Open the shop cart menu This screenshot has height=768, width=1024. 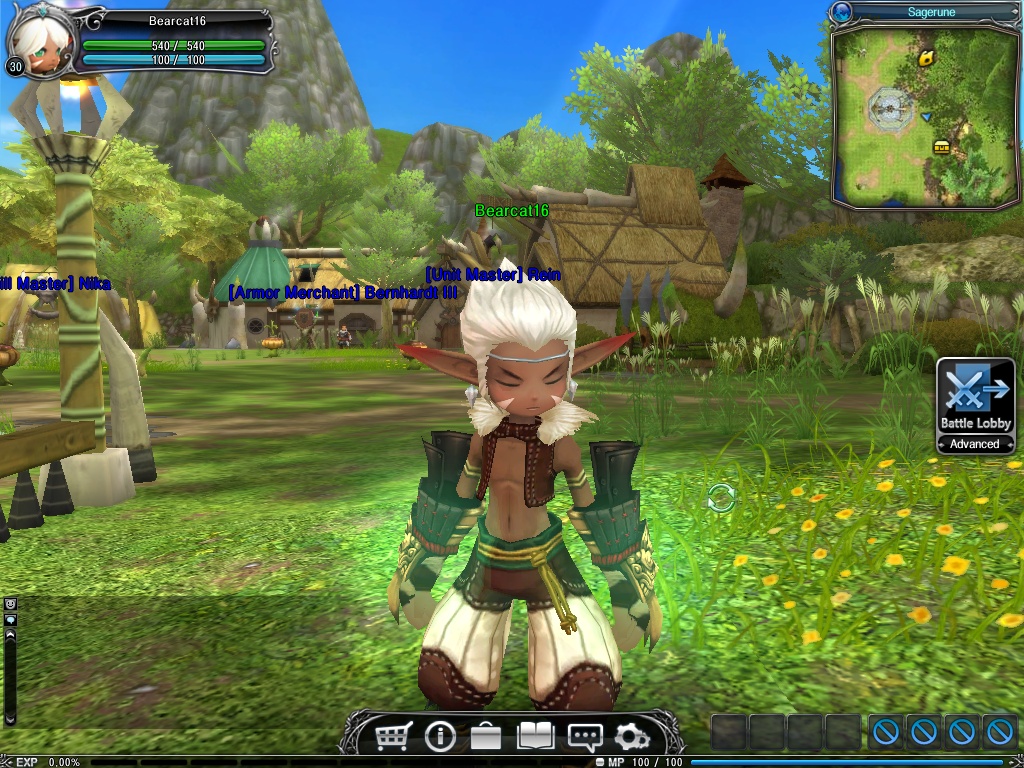coord(393,737)
